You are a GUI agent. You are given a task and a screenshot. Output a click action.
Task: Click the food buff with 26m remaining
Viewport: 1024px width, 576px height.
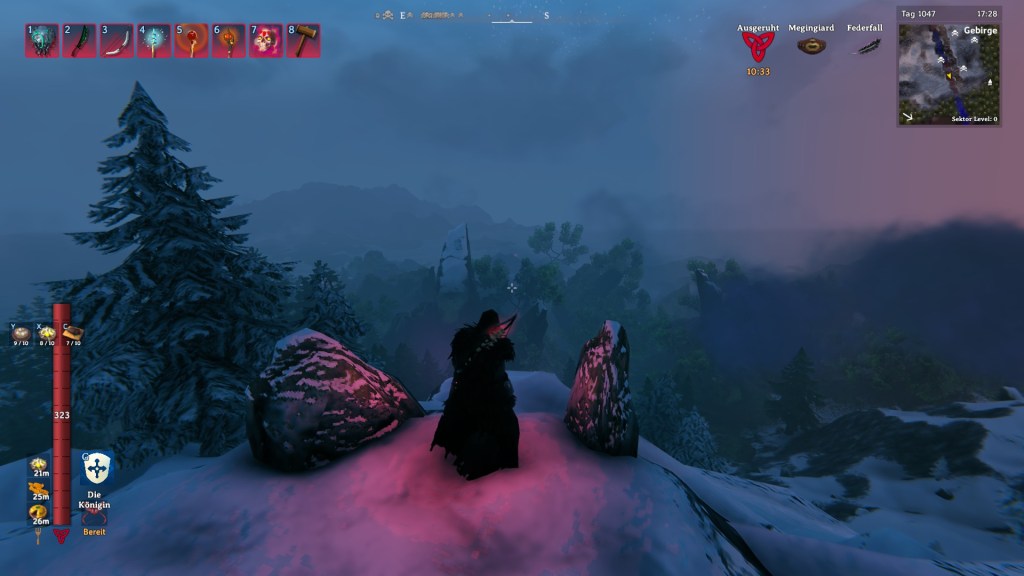[x=40, y=514]
